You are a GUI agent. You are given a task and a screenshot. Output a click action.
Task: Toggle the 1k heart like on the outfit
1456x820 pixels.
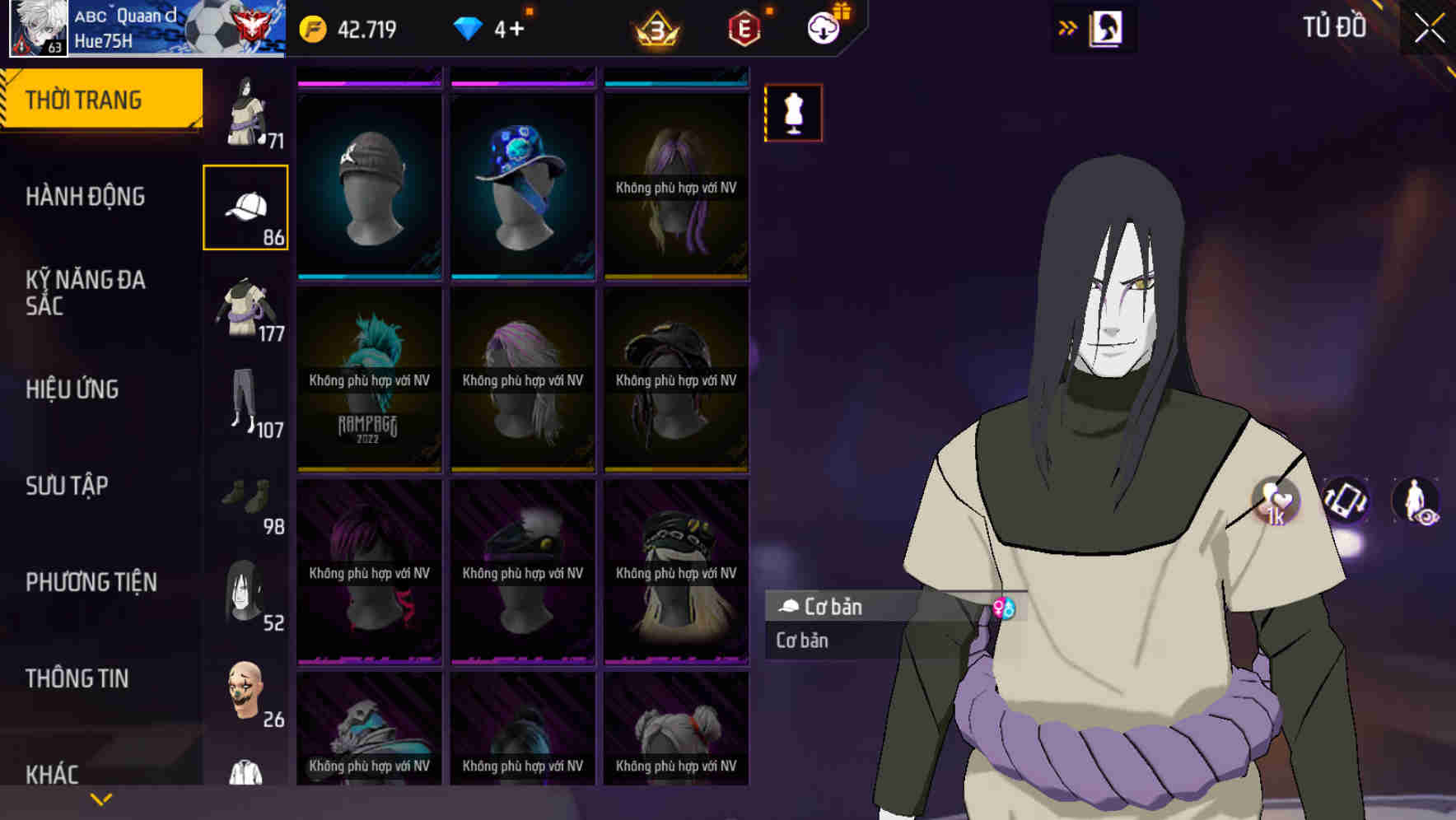click(1275, 502)
